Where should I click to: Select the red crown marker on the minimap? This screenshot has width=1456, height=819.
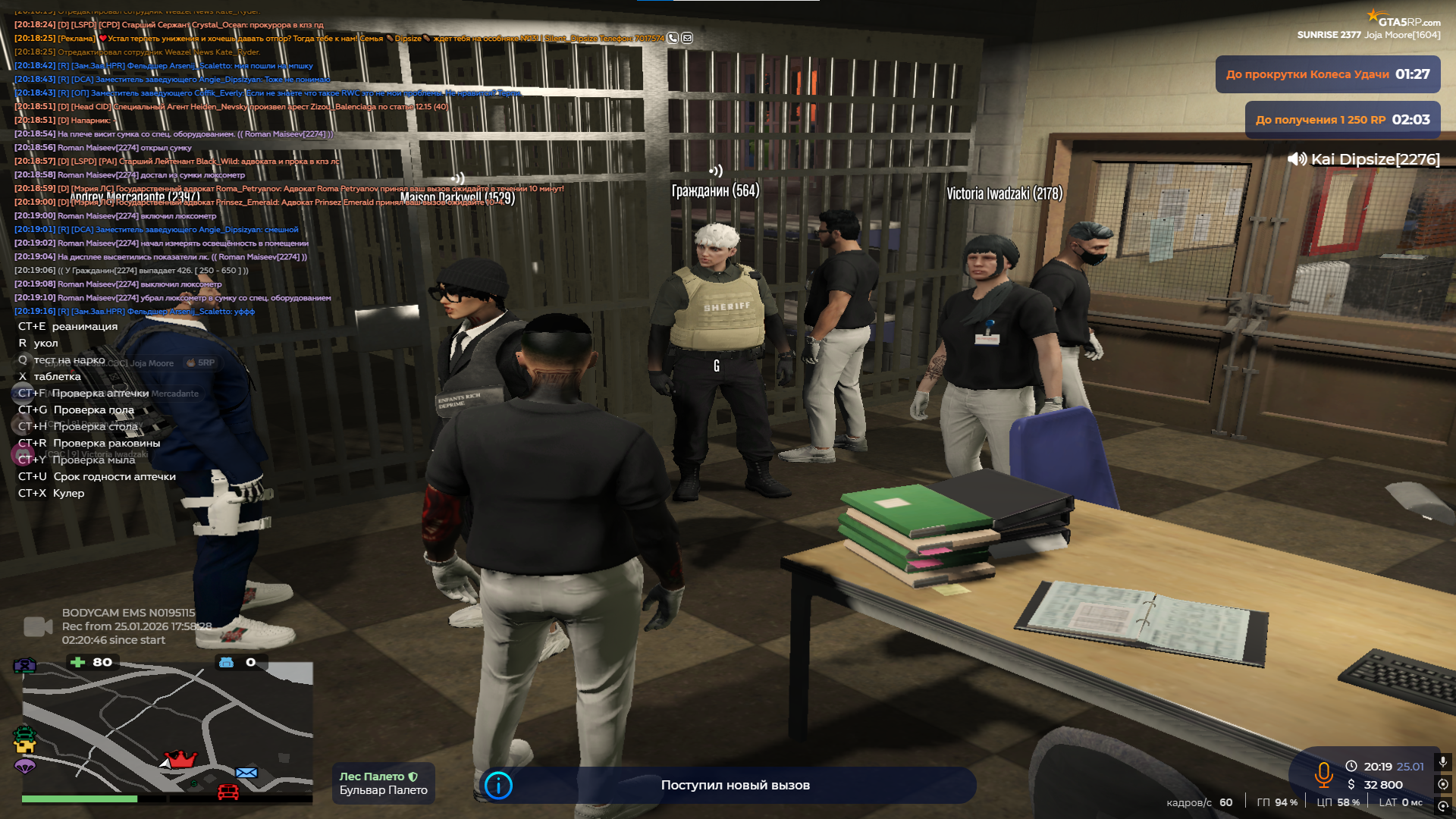coord(180,758)
